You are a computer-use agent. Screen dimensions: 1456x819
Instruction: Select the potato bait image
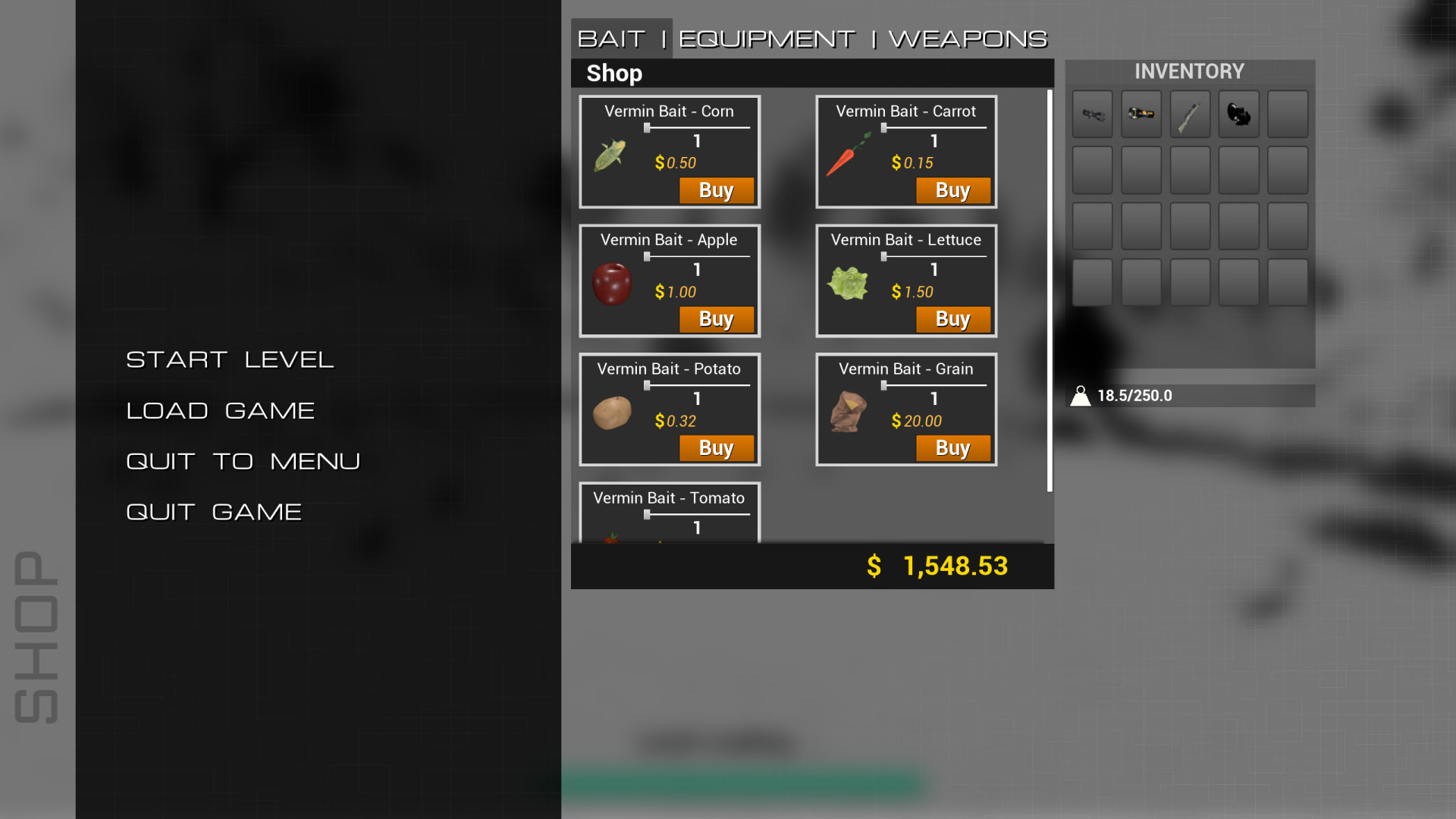tap(613, 413)
